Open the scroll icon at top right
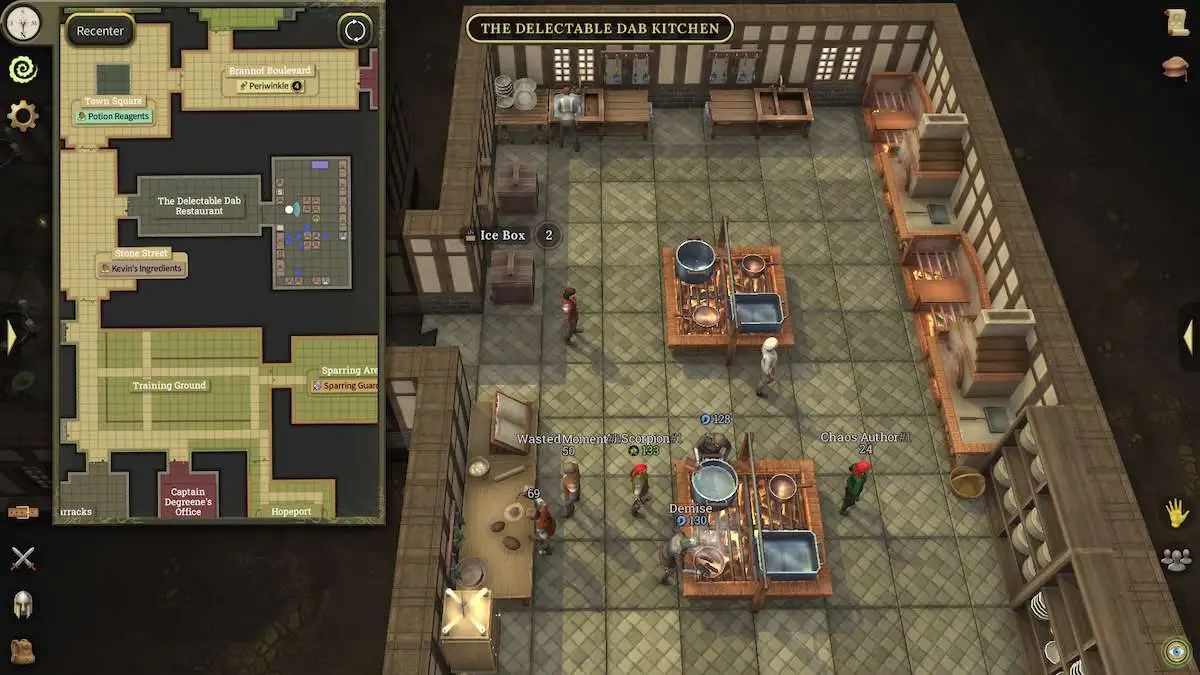 1177,22
